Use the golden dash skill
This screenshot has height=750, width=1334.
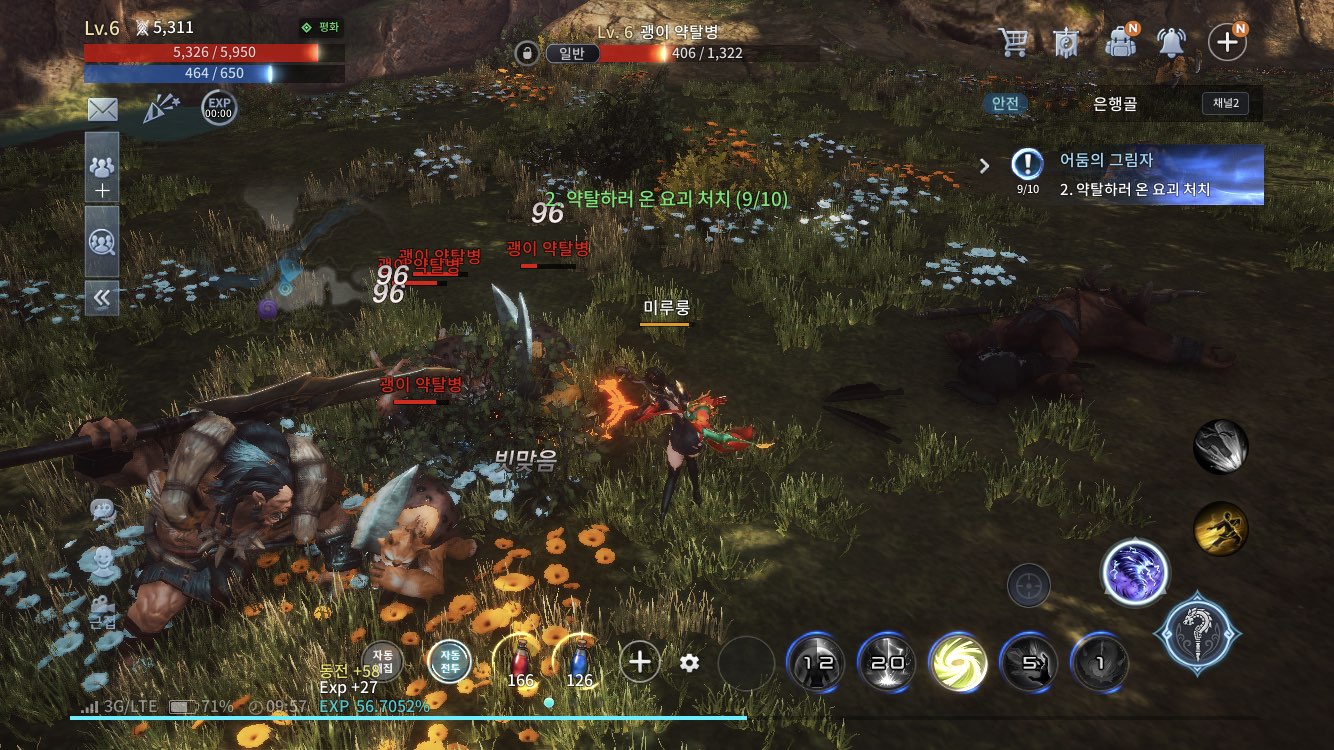(x=1220, y=528)
